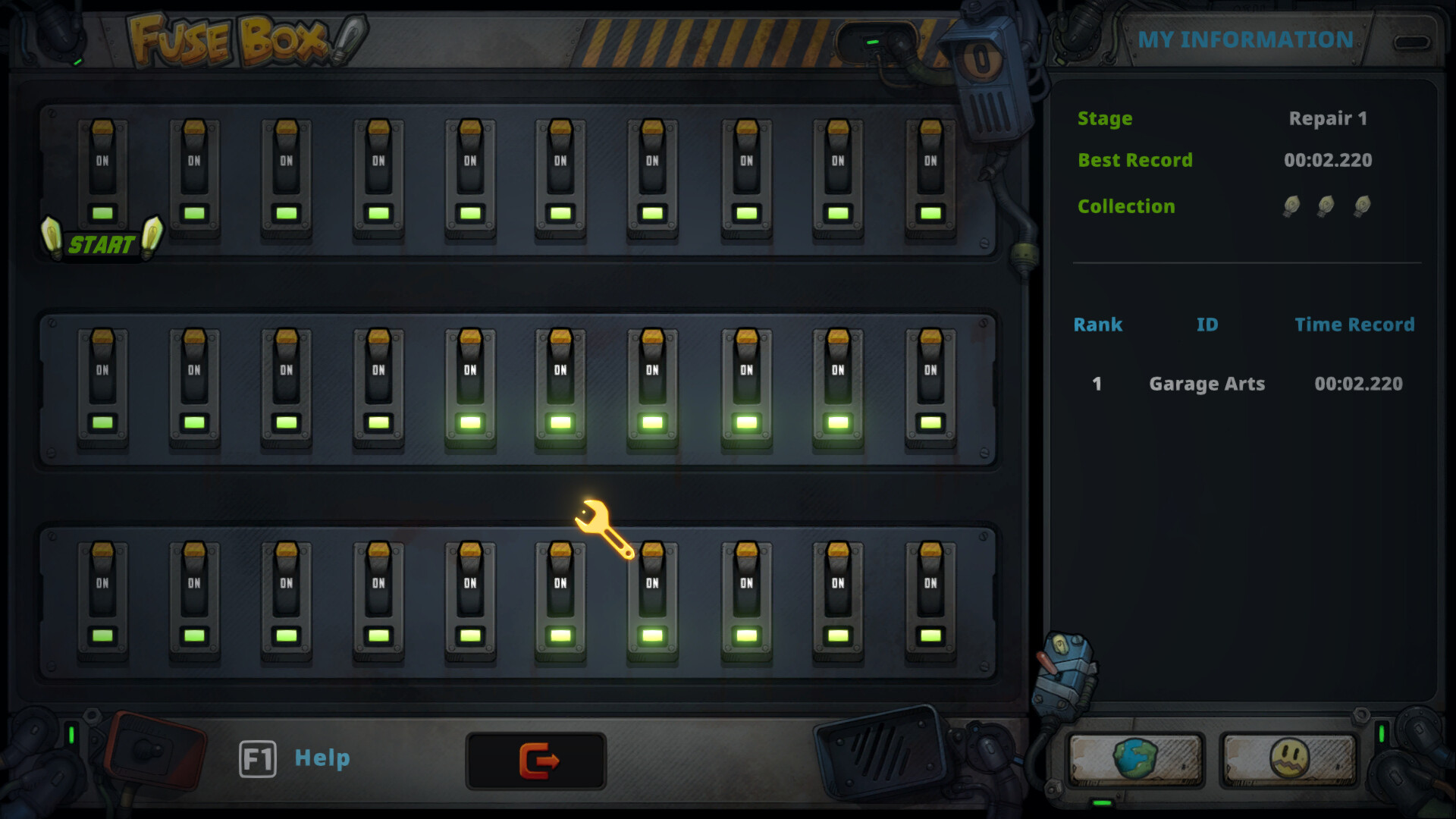Screen dimensions: 1456x819
Task: Click the F1 key icon
Action: [257, 758]
